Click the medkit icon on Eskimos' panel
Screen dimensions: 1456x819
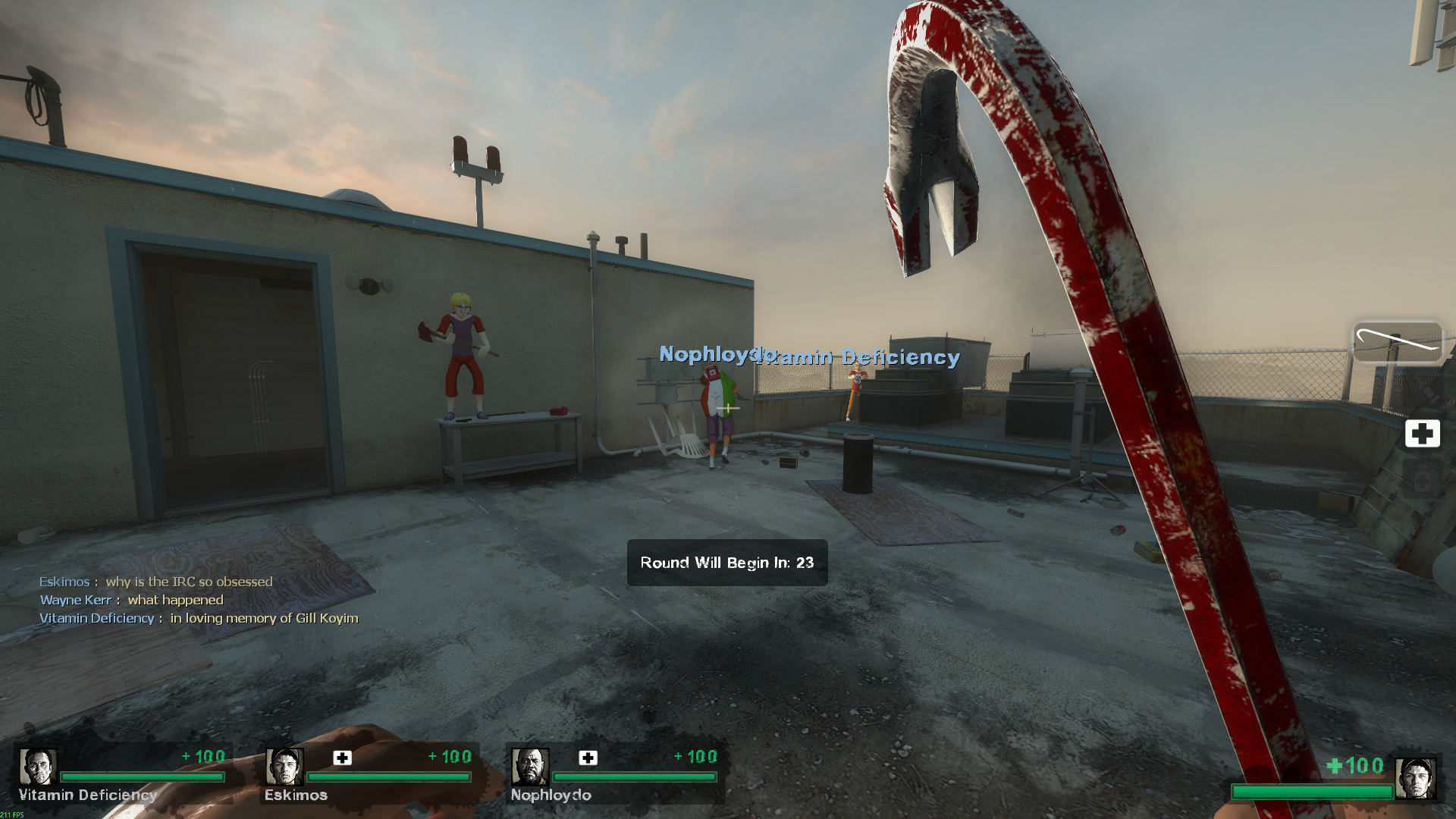(343, 758)
